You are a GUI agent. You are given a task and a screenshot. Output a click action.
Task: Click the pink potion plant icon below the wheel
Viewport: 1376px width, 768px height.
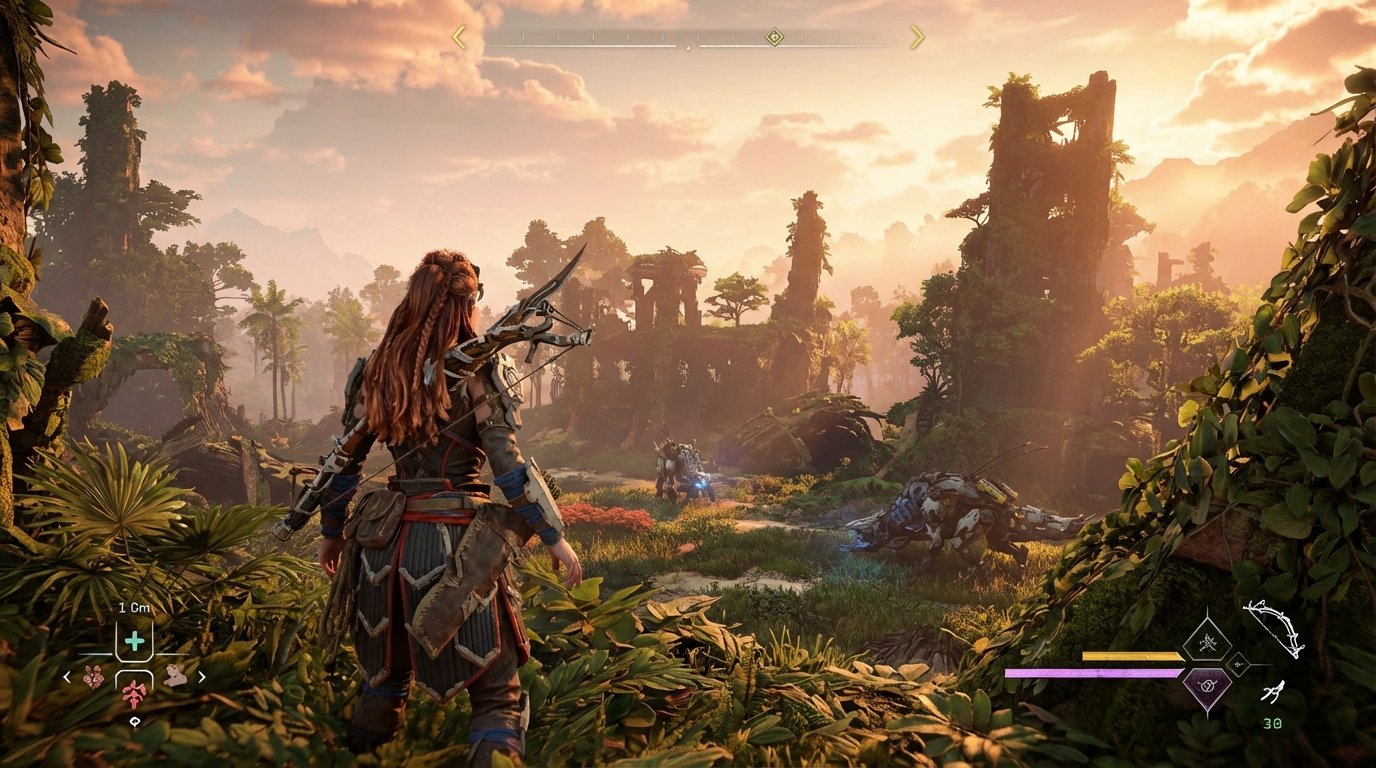[x=135, y=696]
